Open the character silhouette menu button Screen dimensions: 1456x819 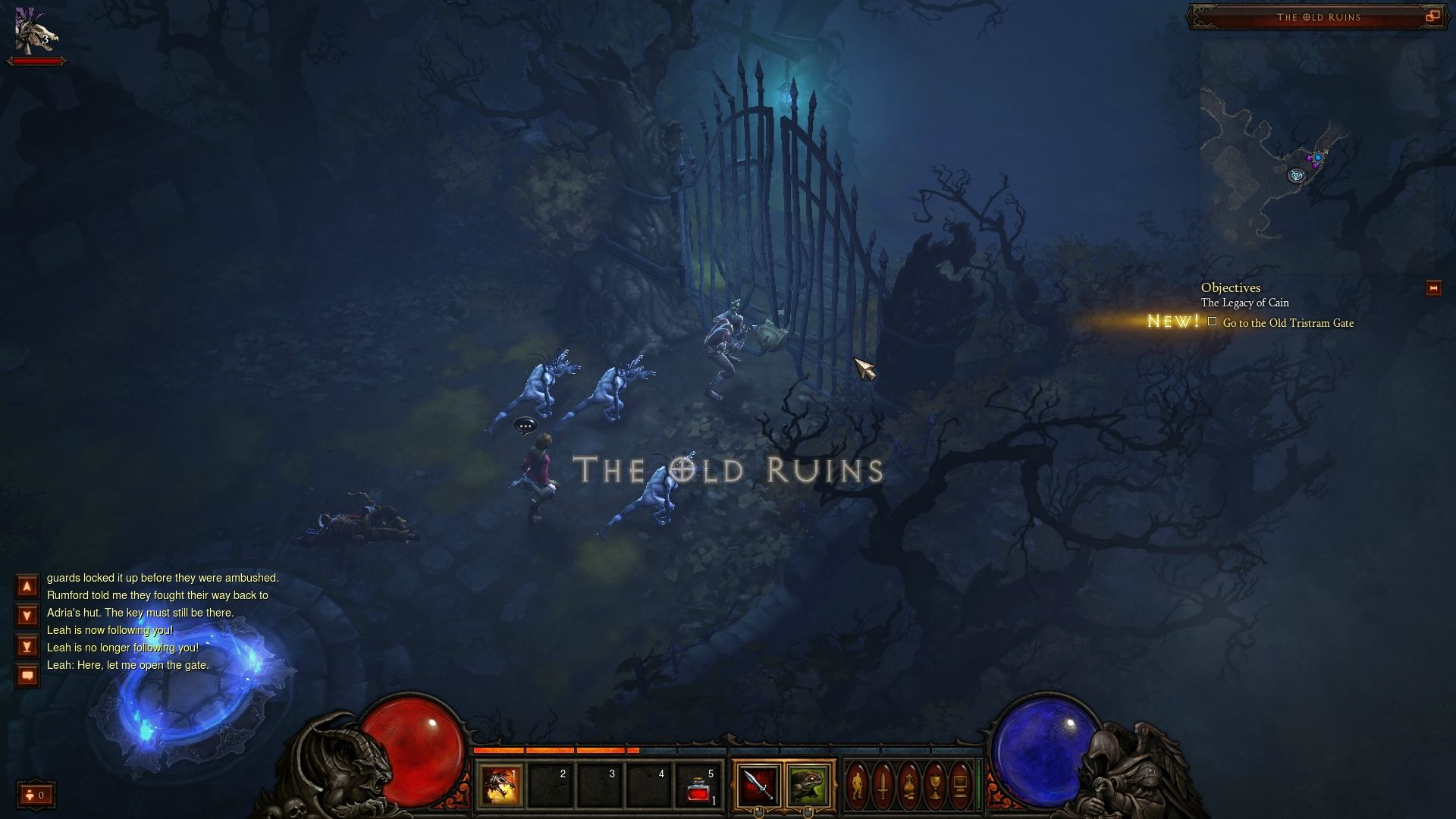coord(857,786)
